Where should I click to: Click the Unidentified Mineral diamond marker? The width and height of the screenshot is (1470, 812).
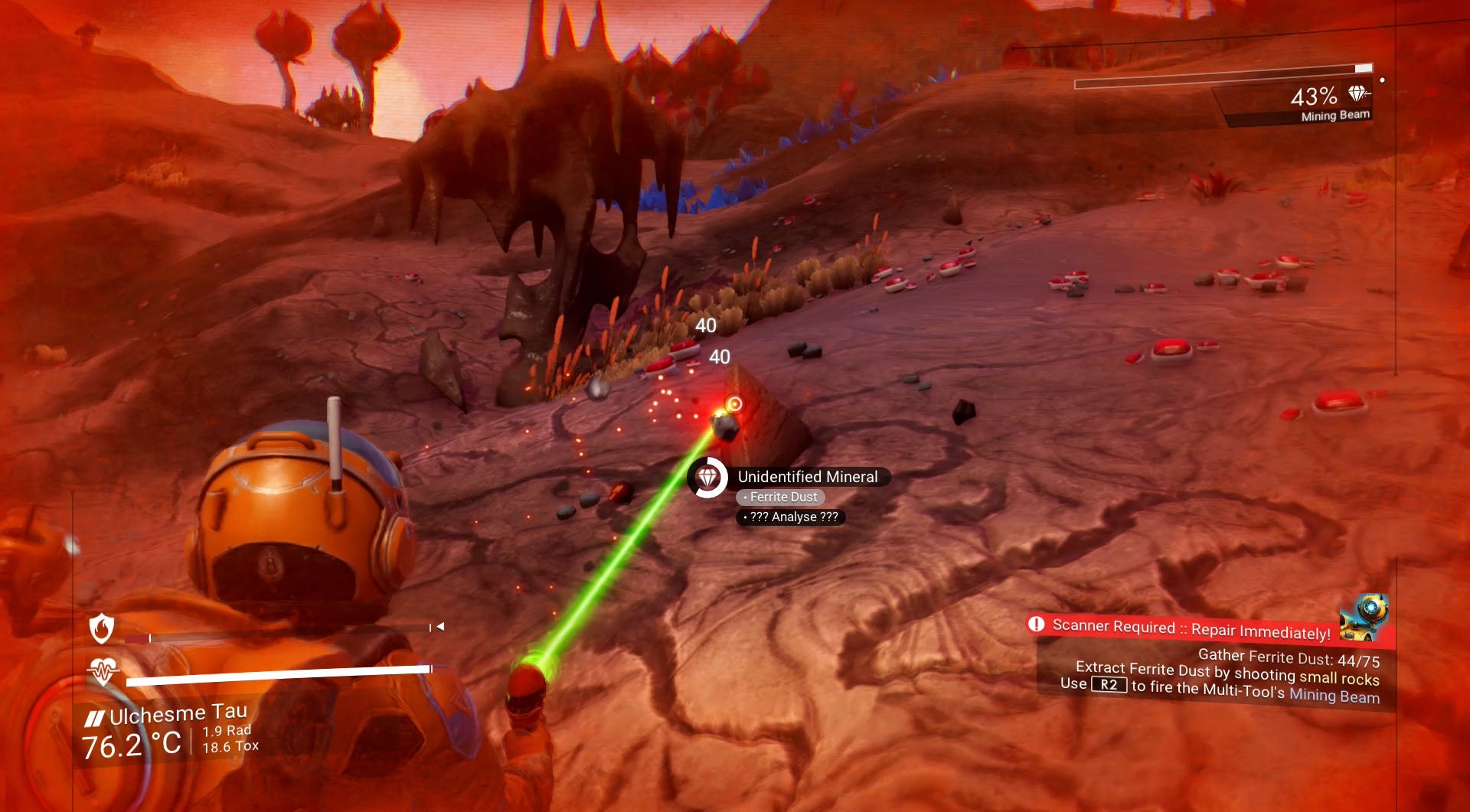709,477
